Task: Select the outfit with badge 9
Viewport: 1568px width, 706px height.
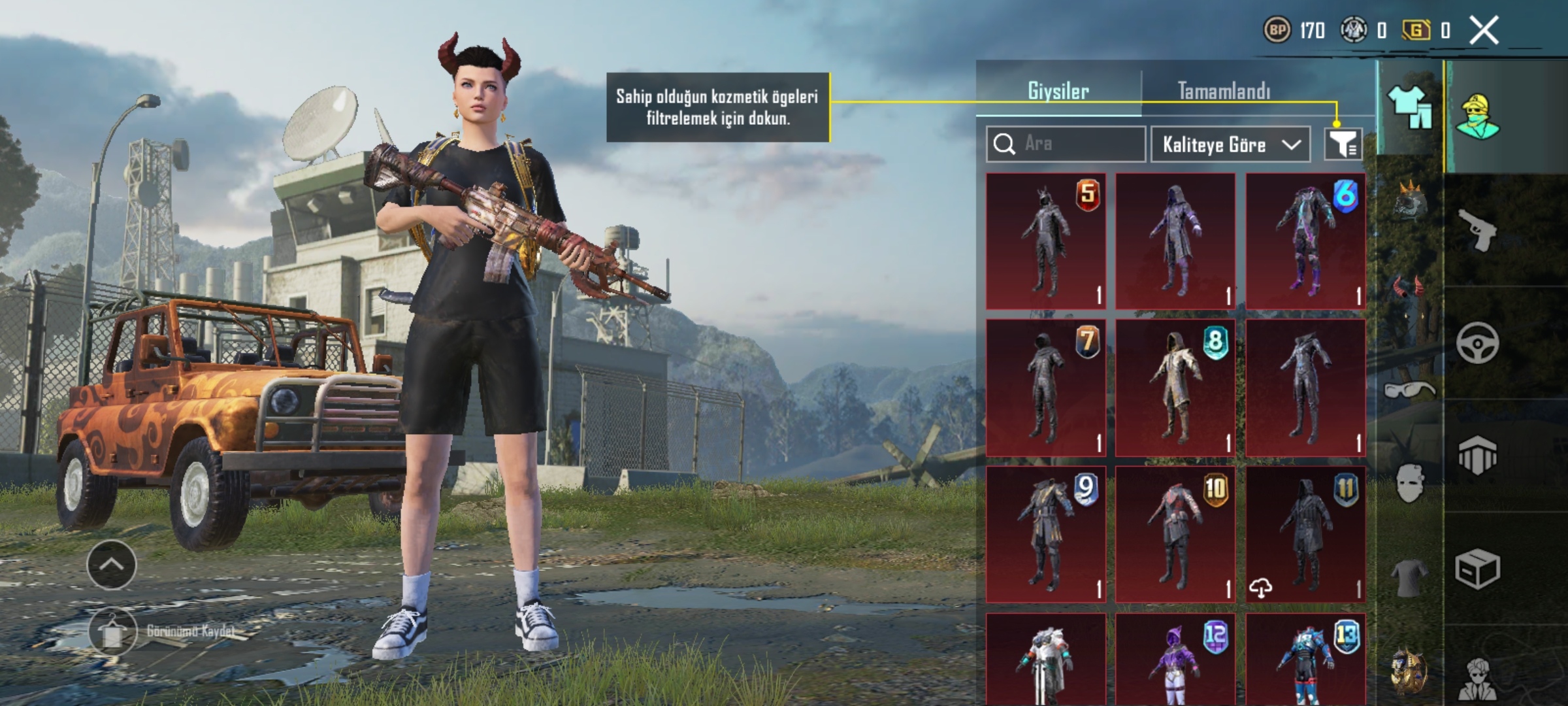Action: pos(1045,534)
